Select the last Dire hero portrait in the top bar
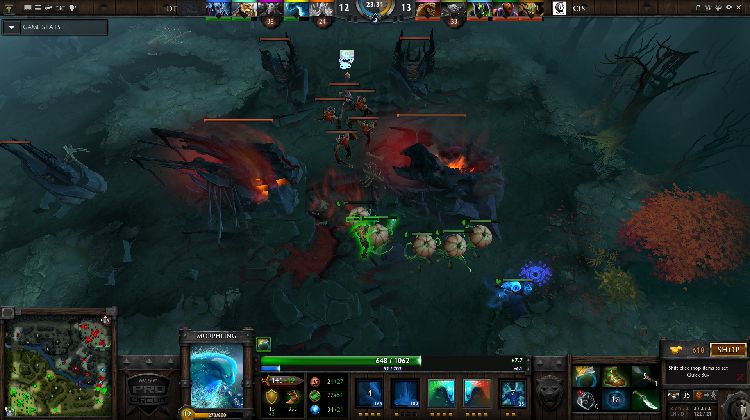The image size is (750, 420). point(532,10)
